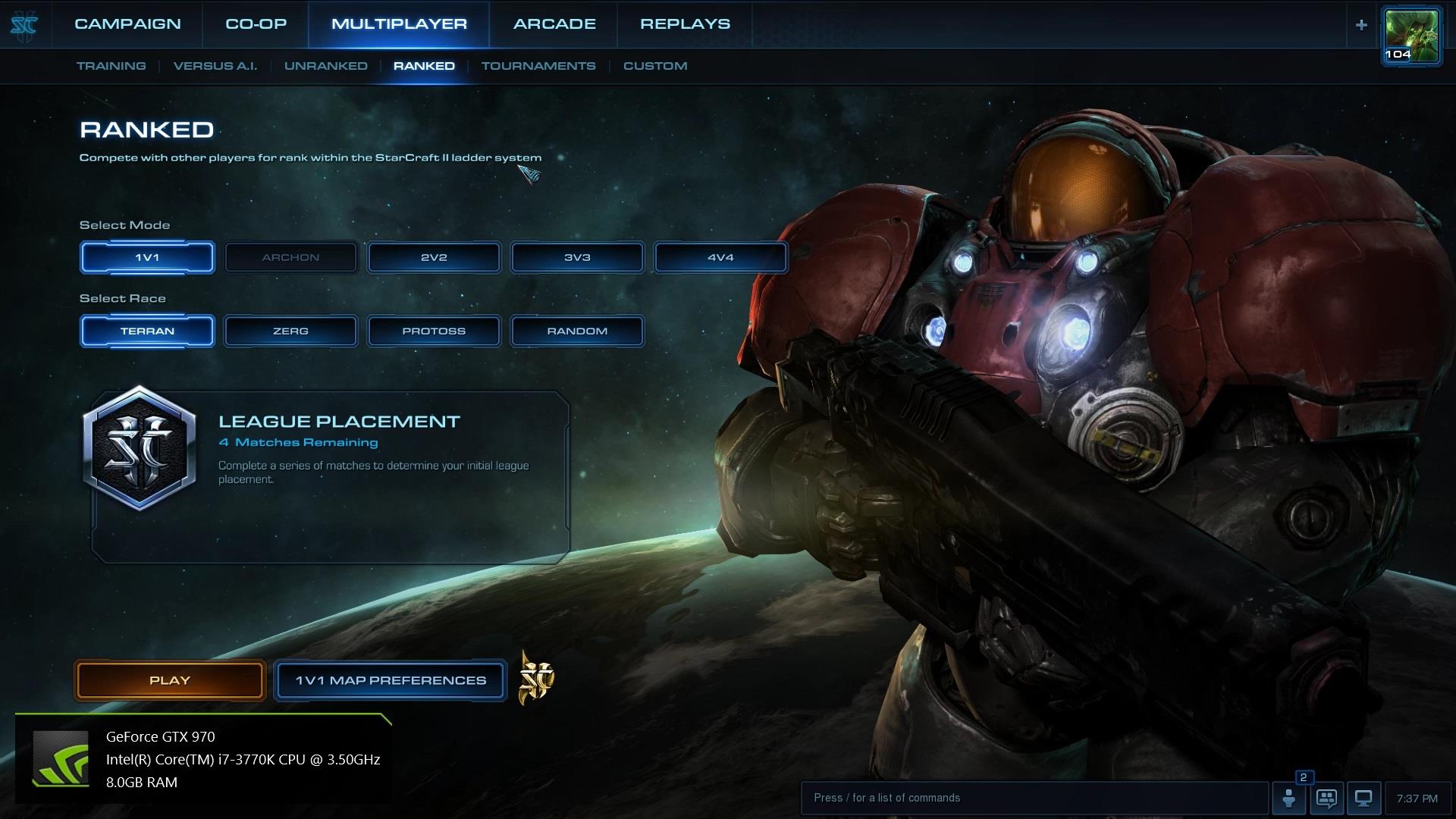The image size is (1456, 819).
Task: Open the Arcade tab
Action: [554, 24]
